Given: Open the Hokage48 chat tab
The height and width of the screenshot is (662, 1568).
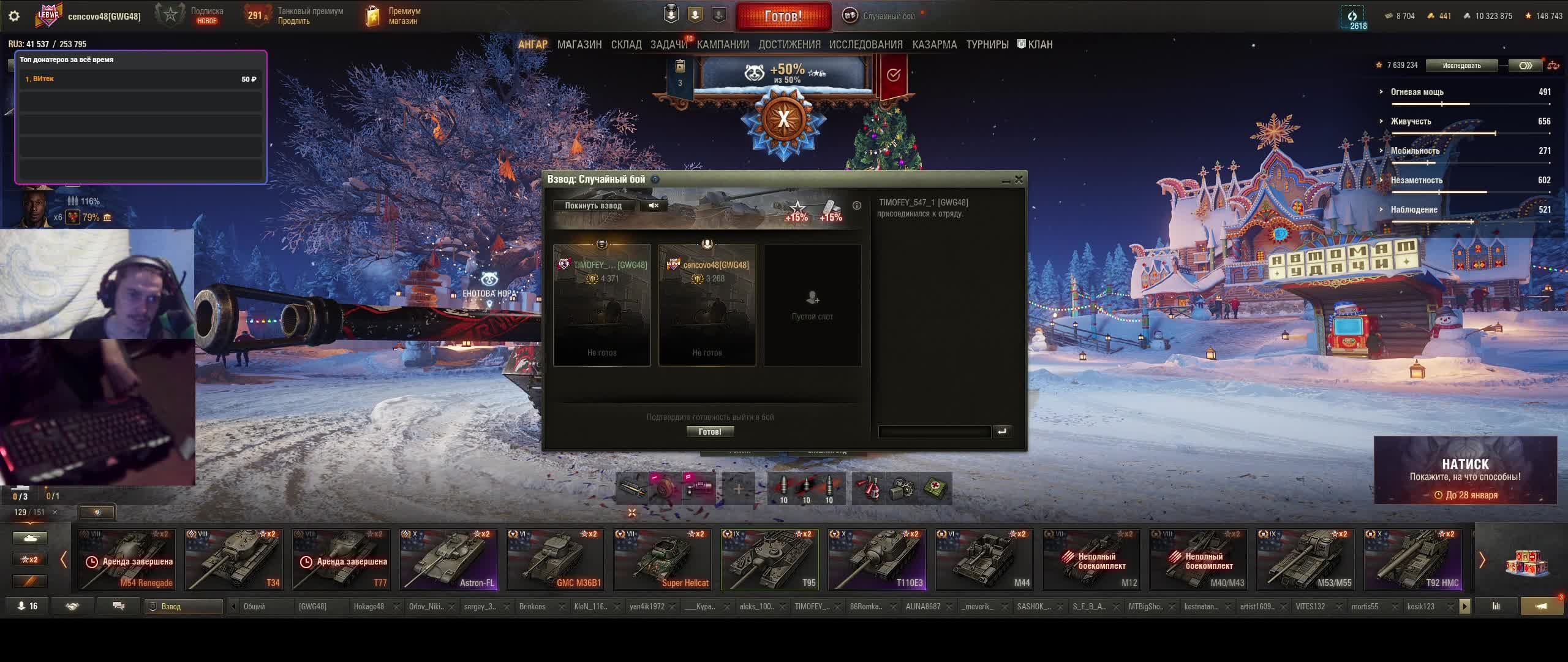Looking at the screenshot, I should pos(369,607).
